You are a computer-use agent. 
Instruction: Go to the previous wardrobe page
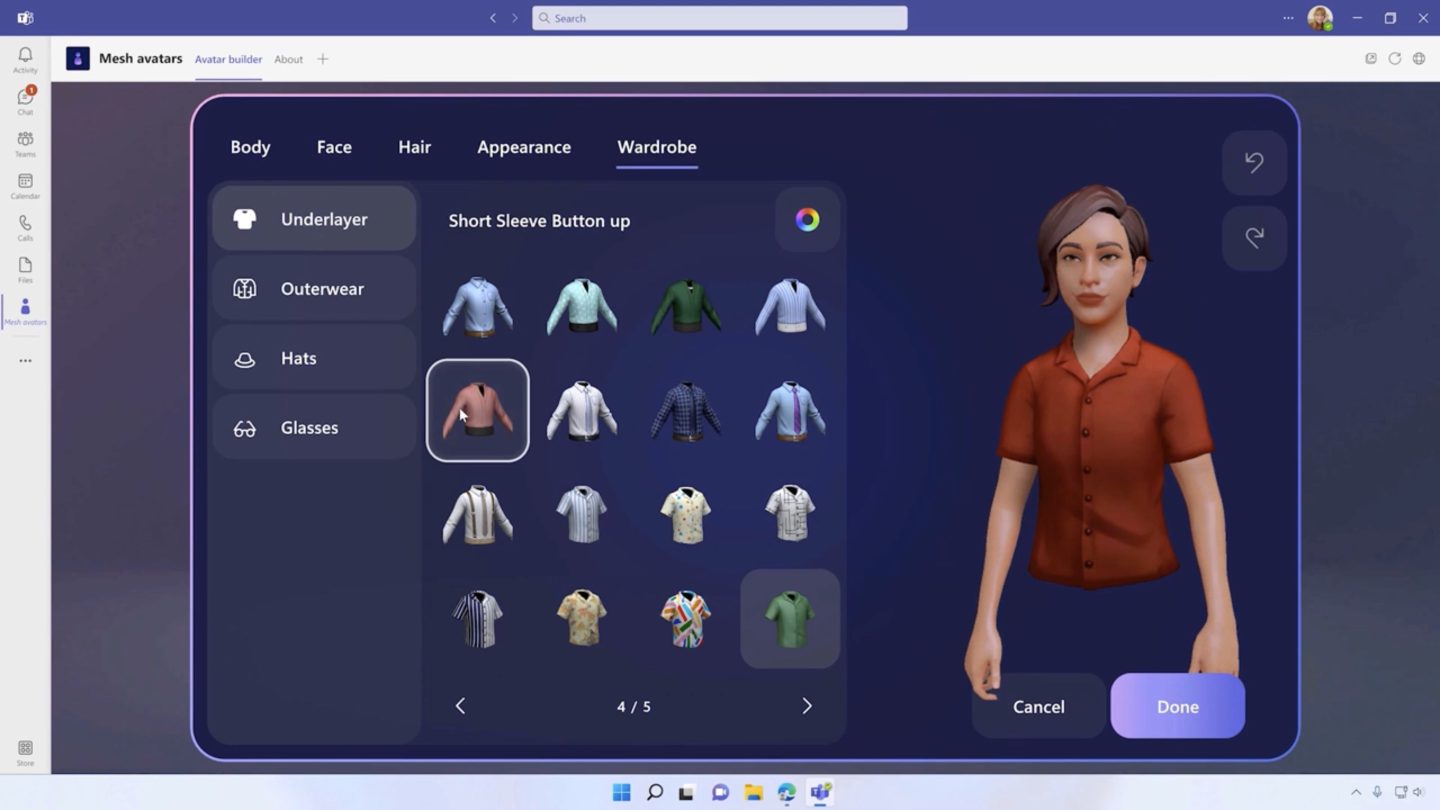coord(460,705)
